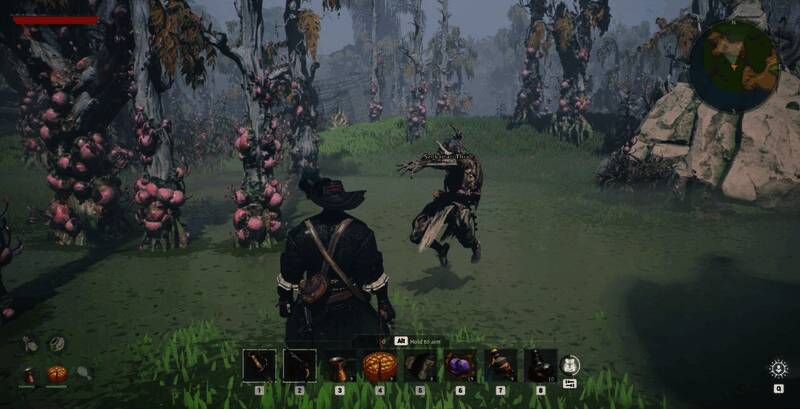
Task: Use the orange pie in slot 4
Action: click(x=380, y=365)
